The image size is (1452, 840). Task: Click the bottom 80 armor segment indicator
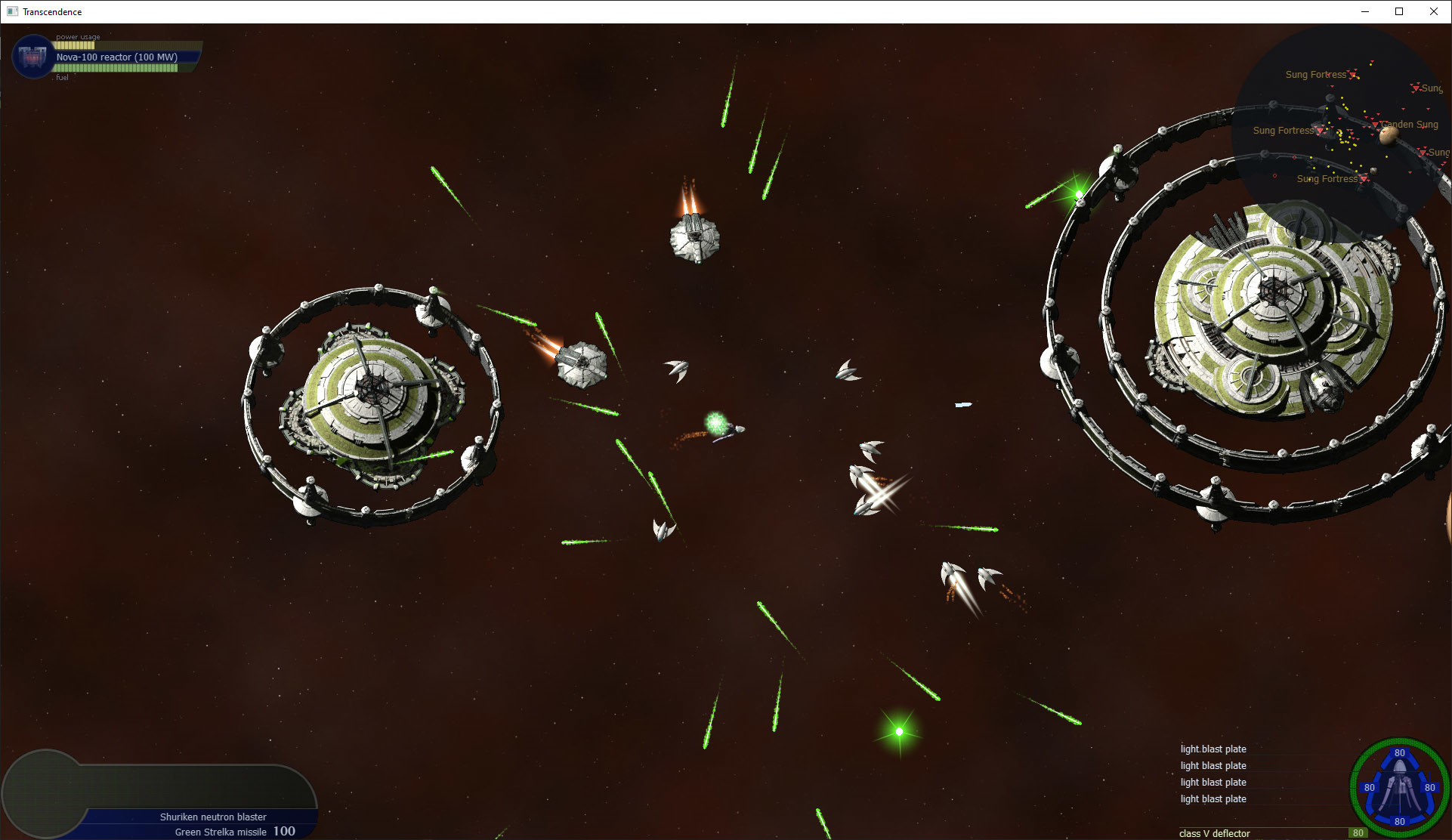click(1400, 823)
